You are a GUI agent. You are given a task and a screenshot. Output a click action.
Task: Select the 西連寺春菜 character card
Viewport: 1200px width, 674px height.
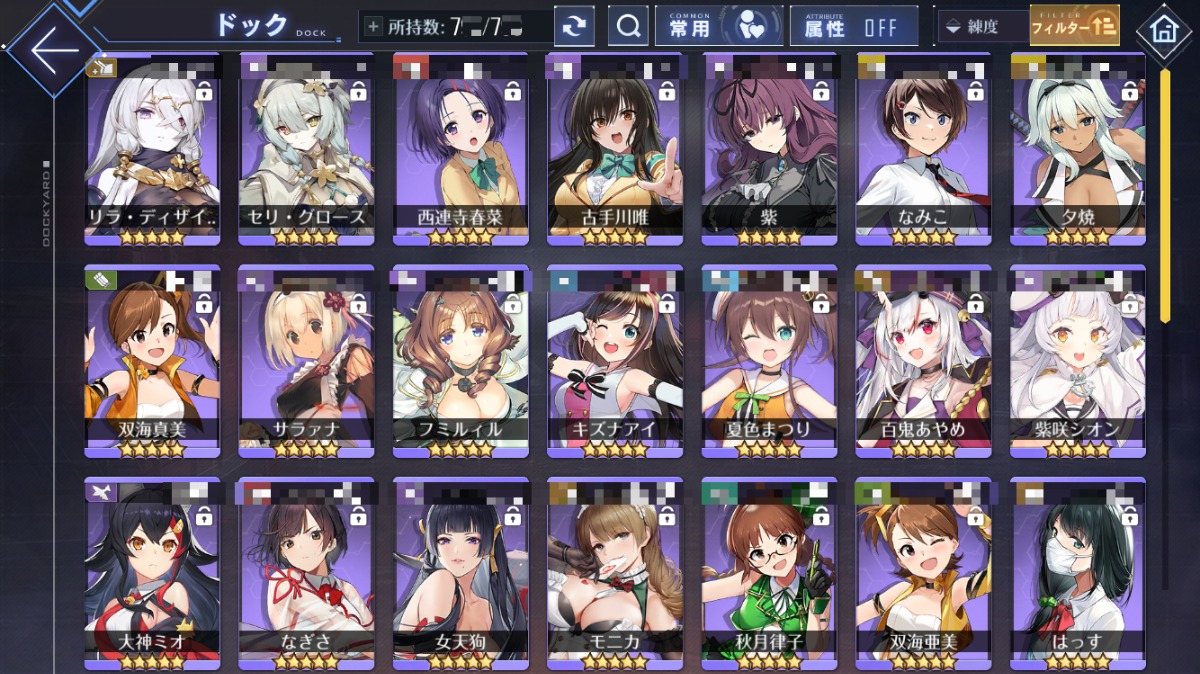point(460,150)
